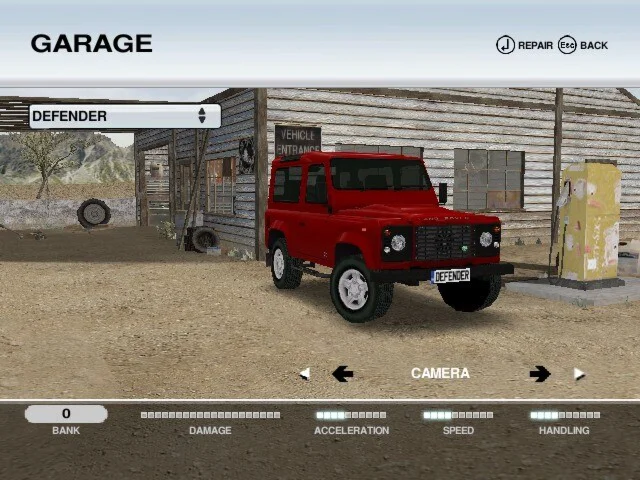640x480 pixels.
Task: Open the DEFENDER vehicle dropdown
Action: click(124, 116)
